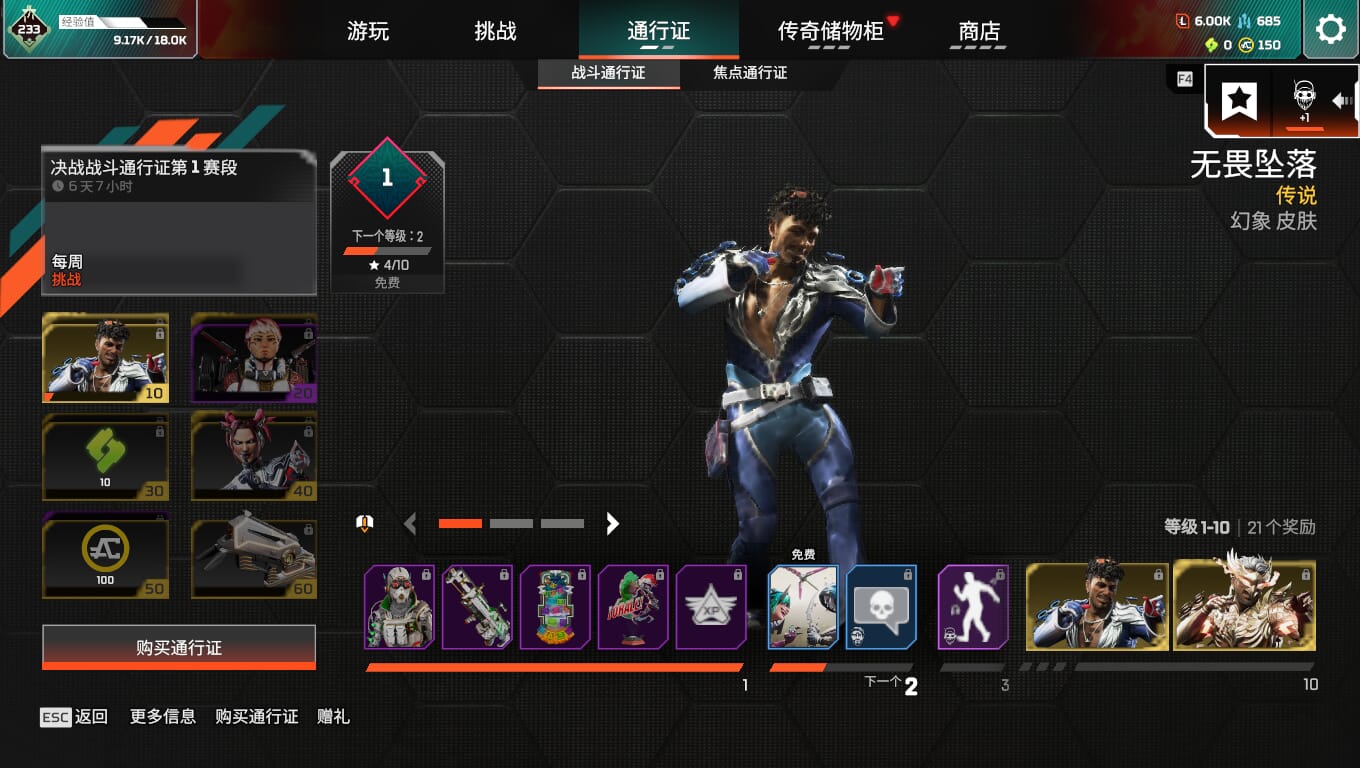Open the star icon panel
Viewport: 1360px width, 768px height.
1240,99
